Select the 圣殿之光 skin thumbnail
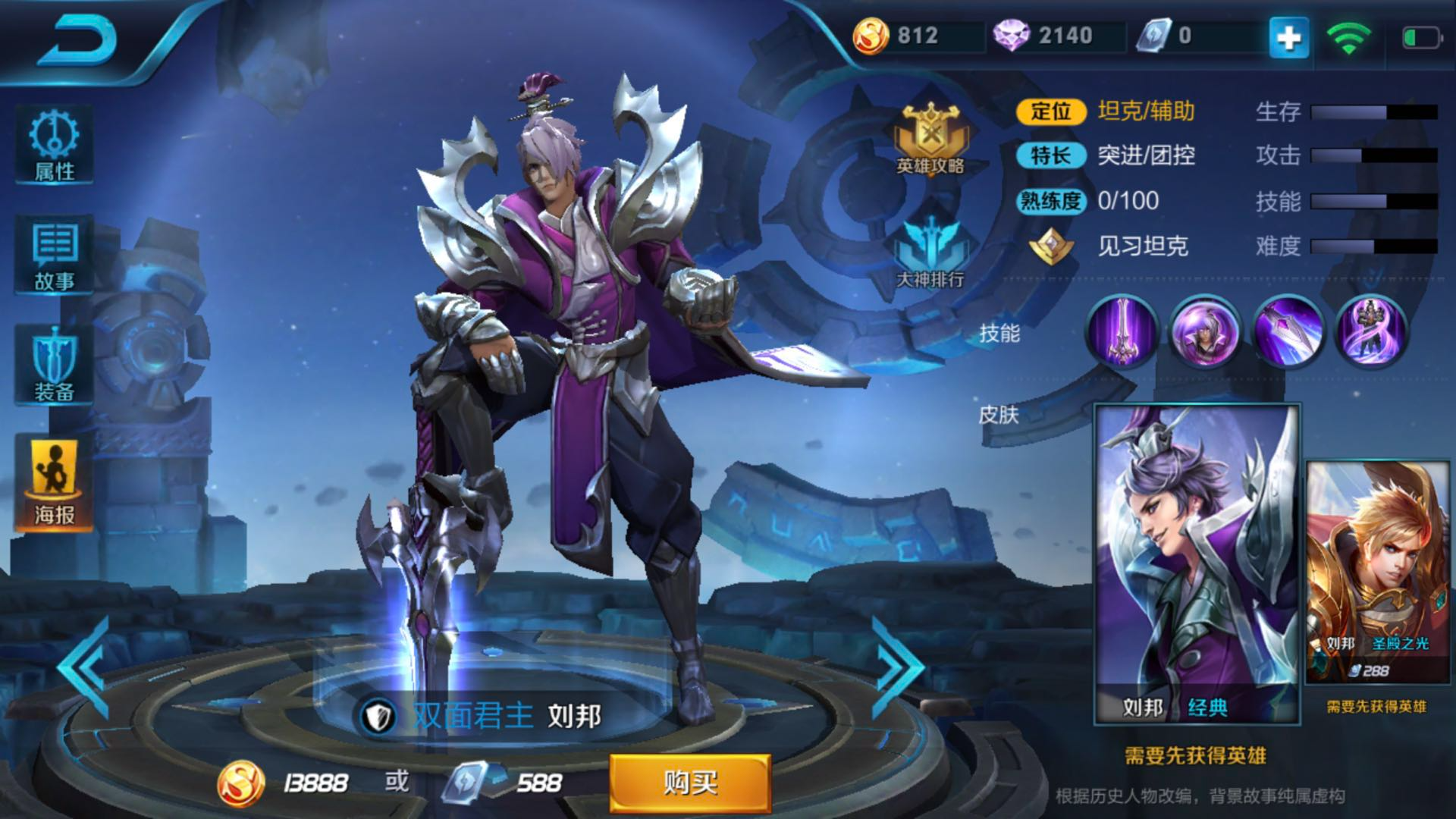Viewport: 1456px width, 819px height. (x=1377, y=573)
